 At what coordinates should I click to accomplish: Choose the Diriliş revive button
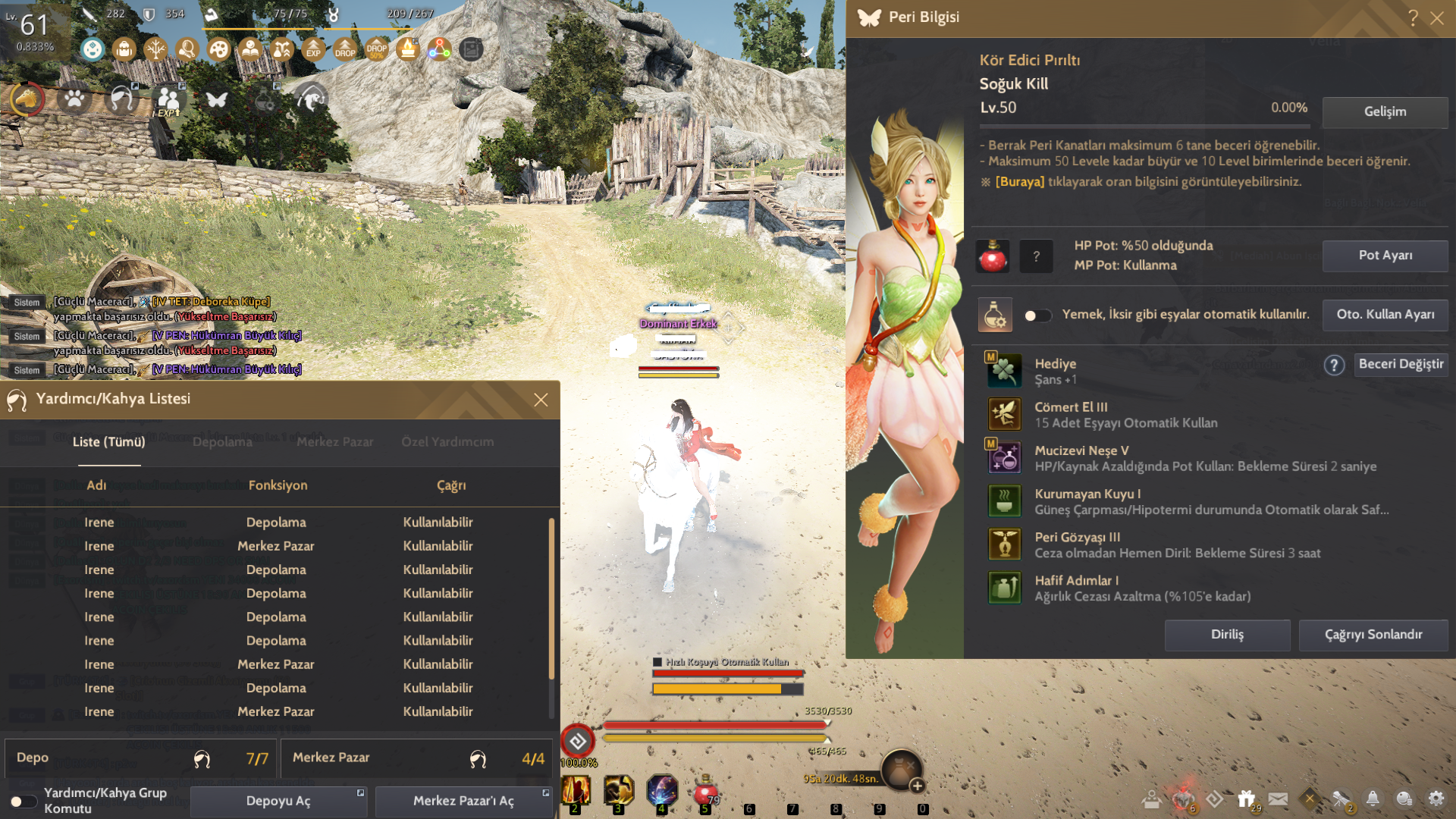[x=1227, y=635]
